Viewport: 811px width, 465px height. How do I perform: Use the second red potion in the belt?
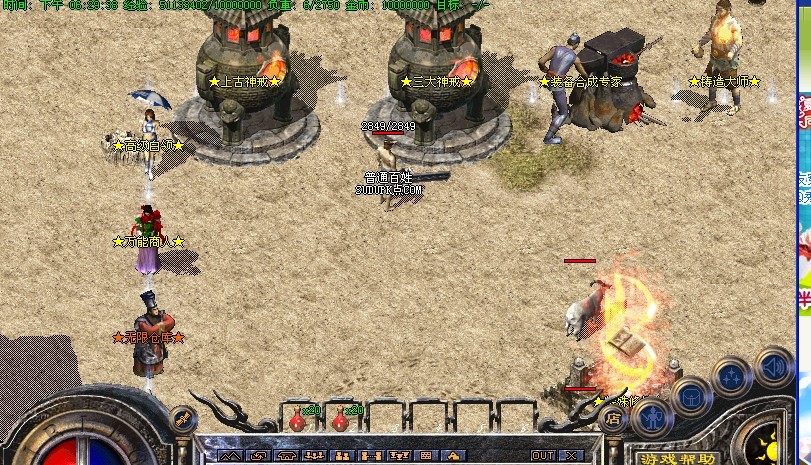point(340,418)
